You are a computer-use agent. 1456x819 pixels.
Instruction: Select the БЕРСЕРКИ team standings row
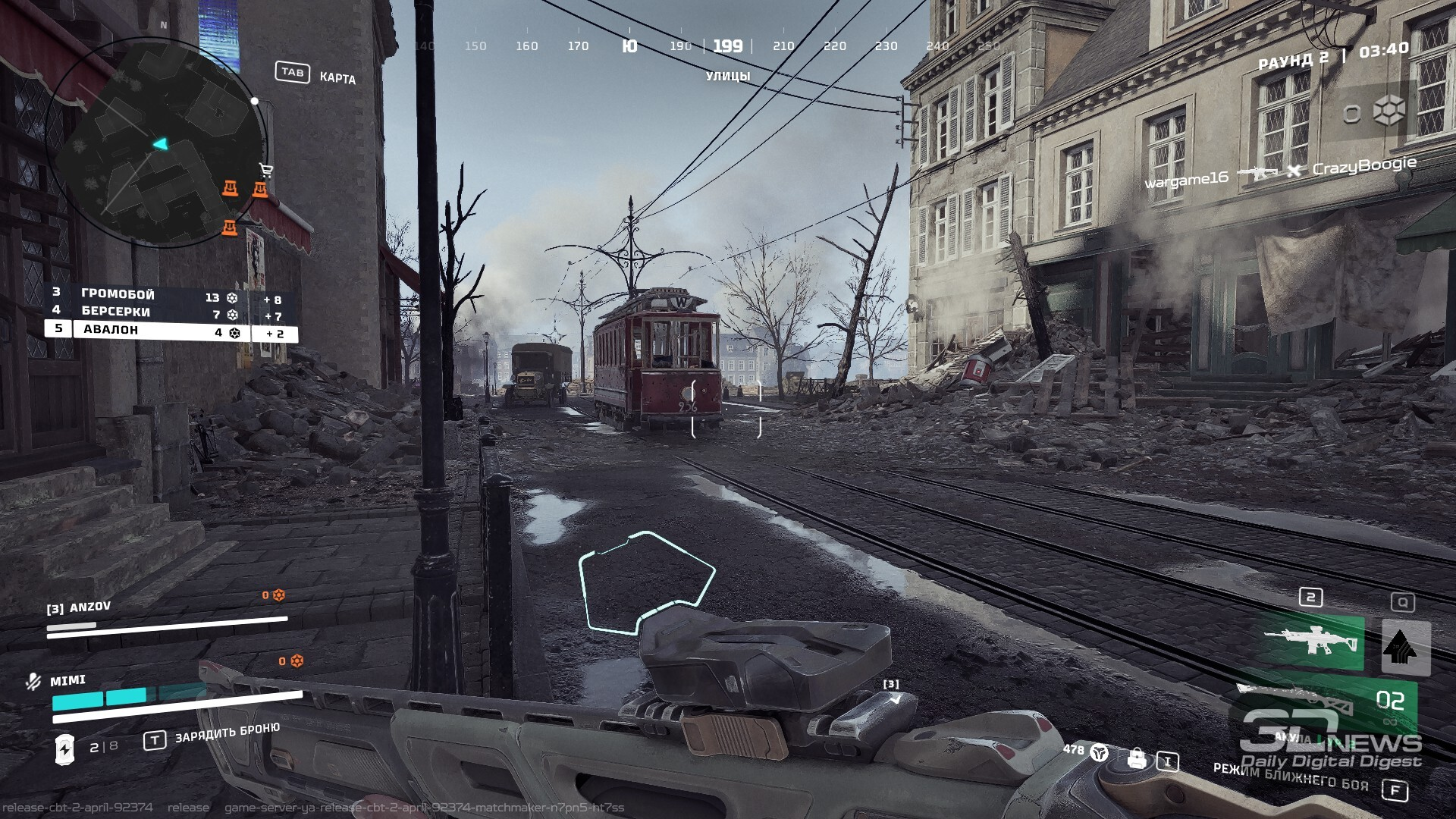point(171,313)
